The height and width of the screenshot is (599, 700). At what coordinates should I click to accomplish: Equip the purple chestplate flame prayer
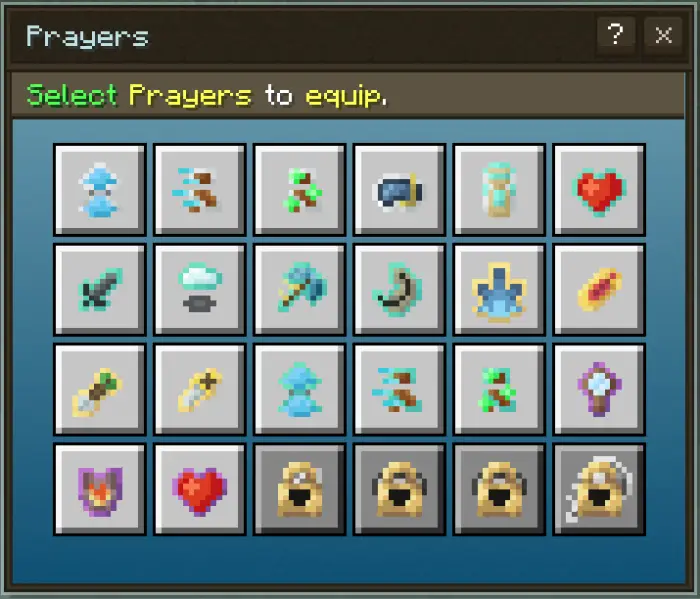click(99, 490)
